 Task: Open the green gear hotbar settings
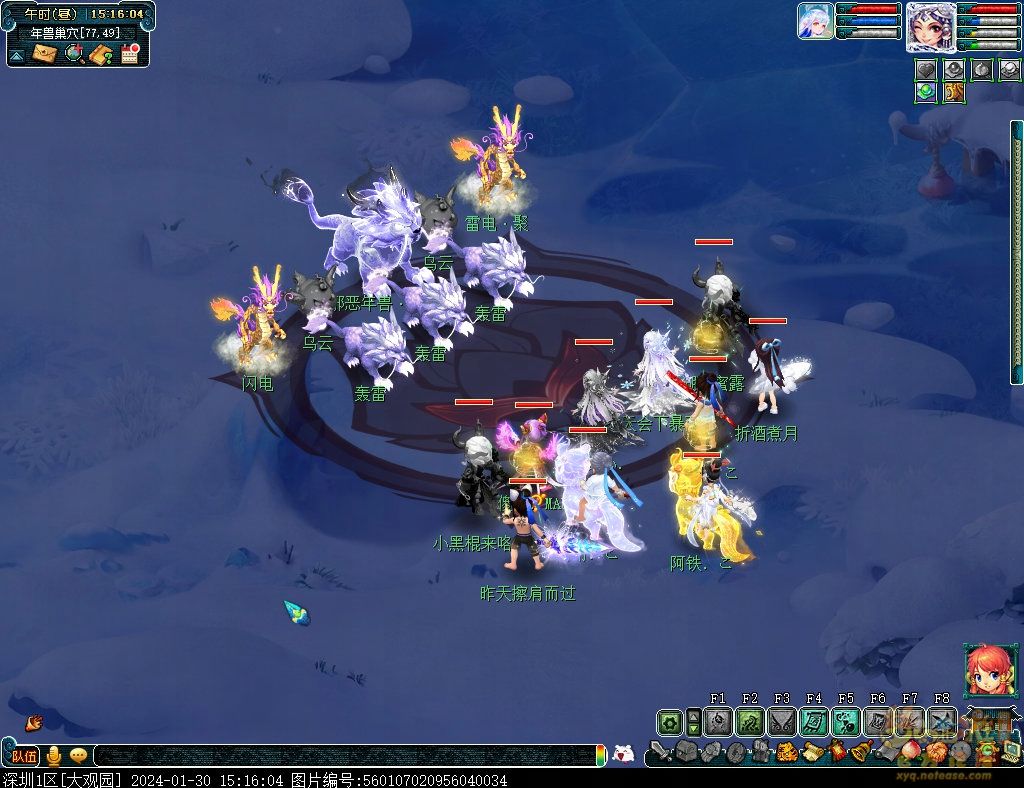pos(669,722)
